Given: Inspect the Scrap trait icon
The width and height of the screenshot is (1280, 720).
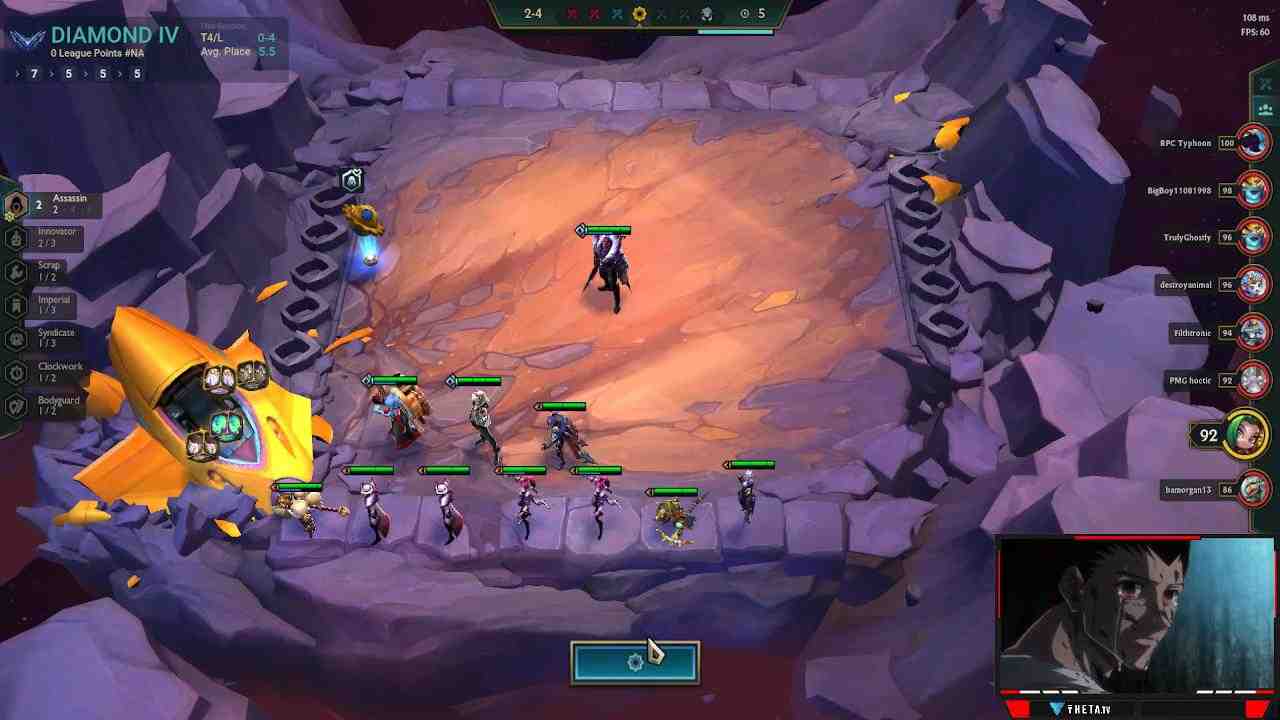Looking at the screenshot, I should pos(16,272).
